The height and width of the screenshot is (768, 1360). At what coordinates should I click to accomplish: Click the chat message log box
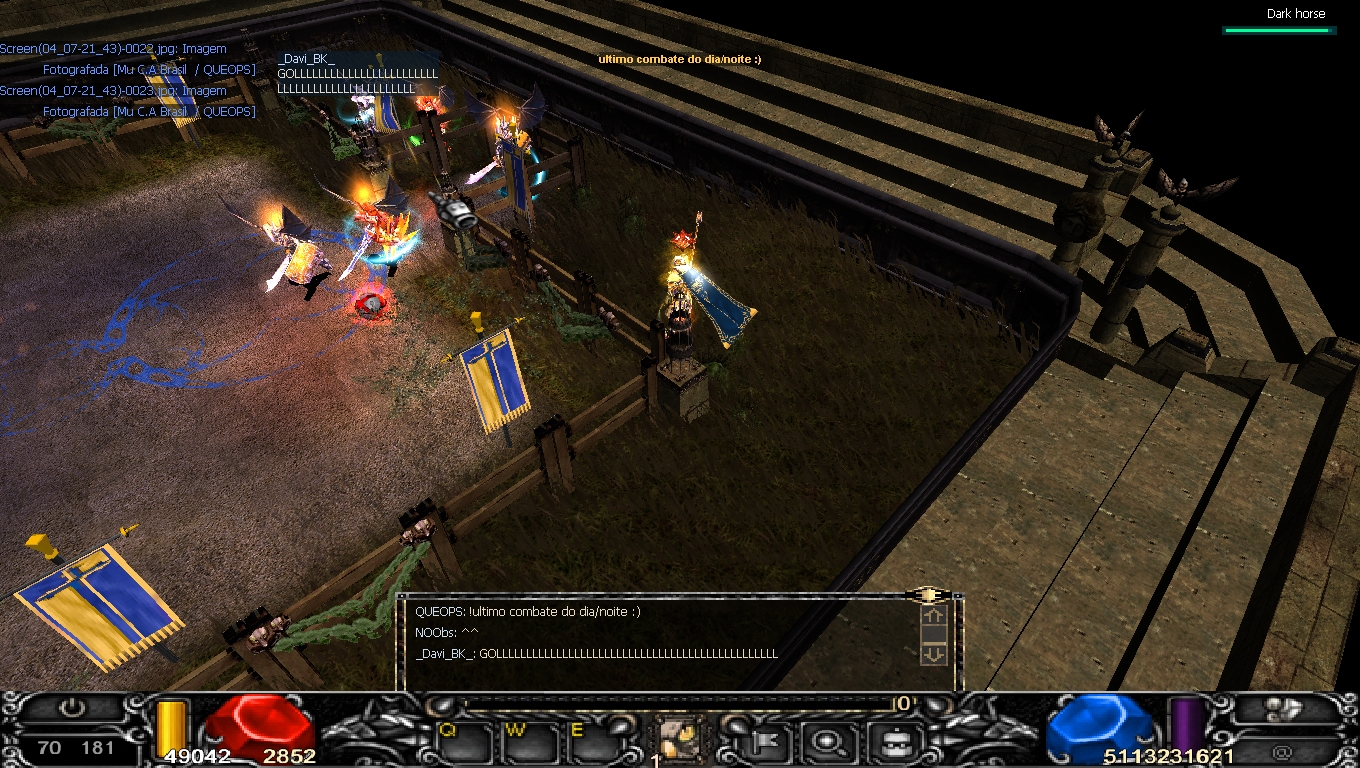pos(660,640)
